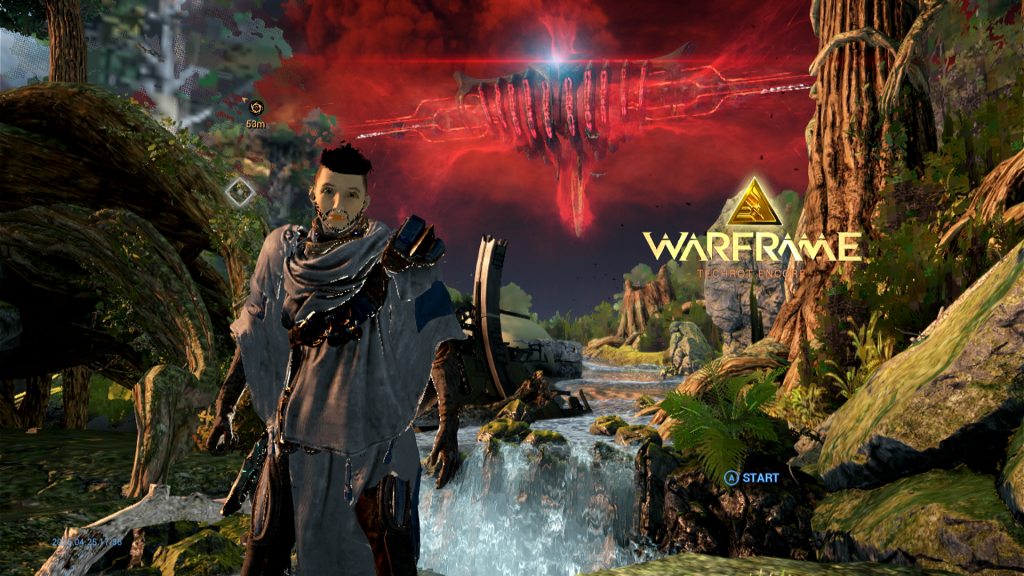The image size is (1024, 576).
Task: Select the waypoint marker showing 53m
Action: (x=256, y=108)
